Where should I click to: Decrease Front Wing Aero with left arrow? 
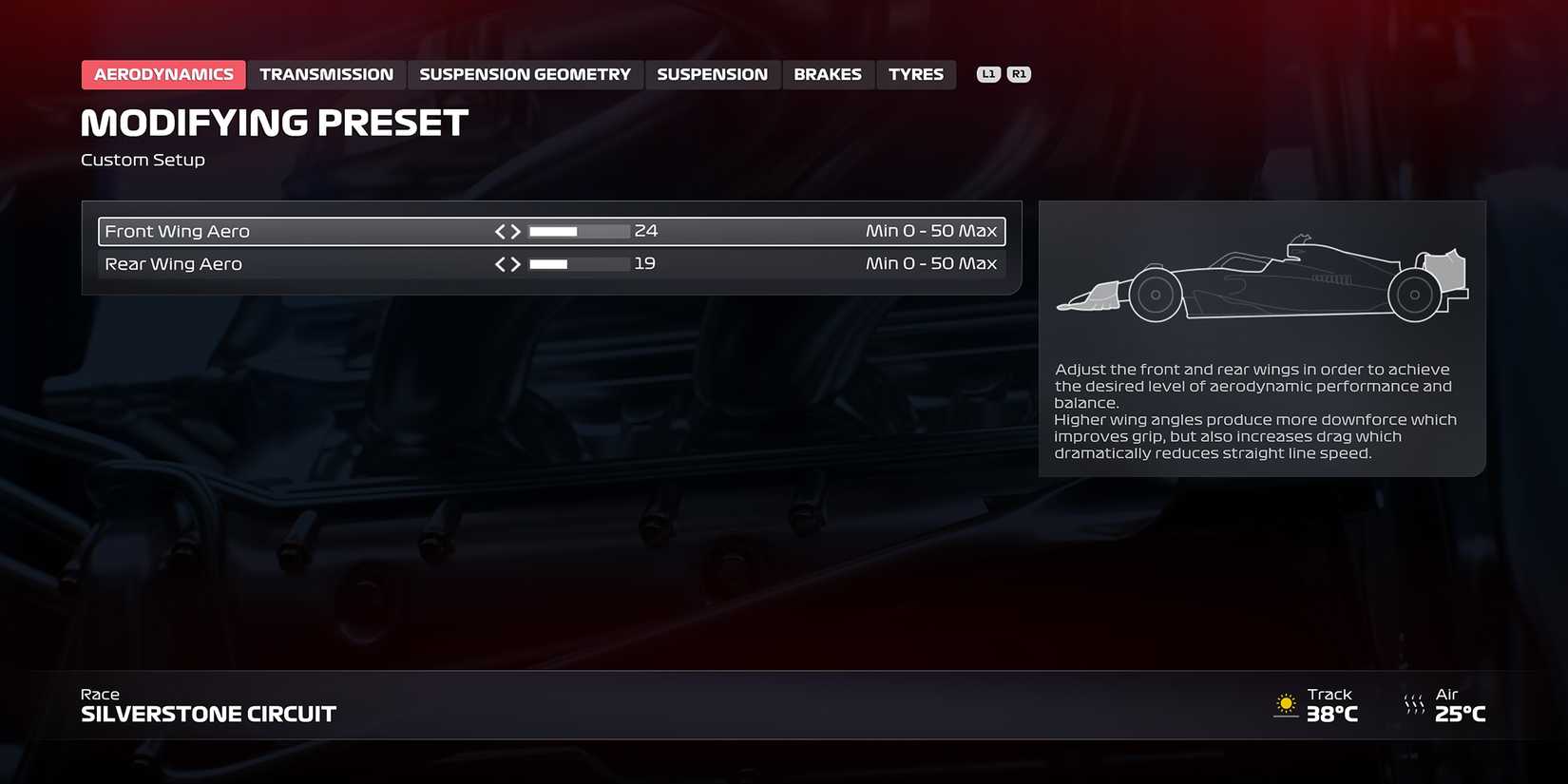pos(499,230)
